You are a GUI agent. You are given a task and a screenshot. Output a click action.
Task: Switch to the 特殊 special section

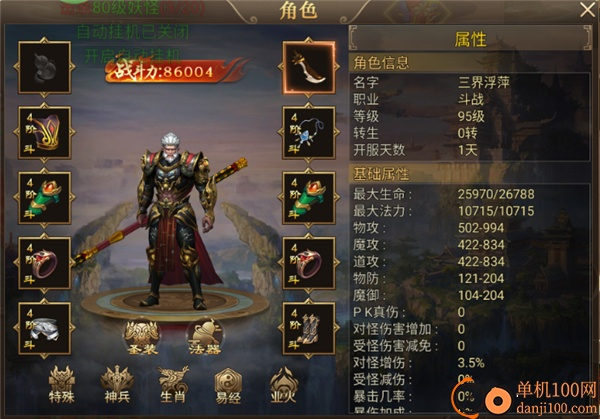point(60,385)
